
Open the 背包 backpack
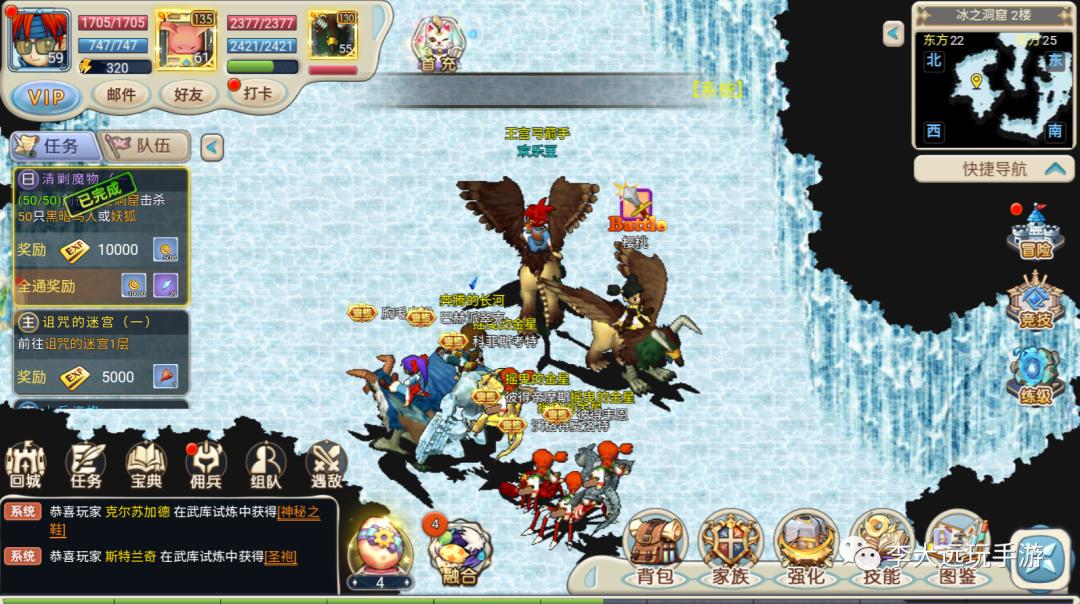[654, 548]
